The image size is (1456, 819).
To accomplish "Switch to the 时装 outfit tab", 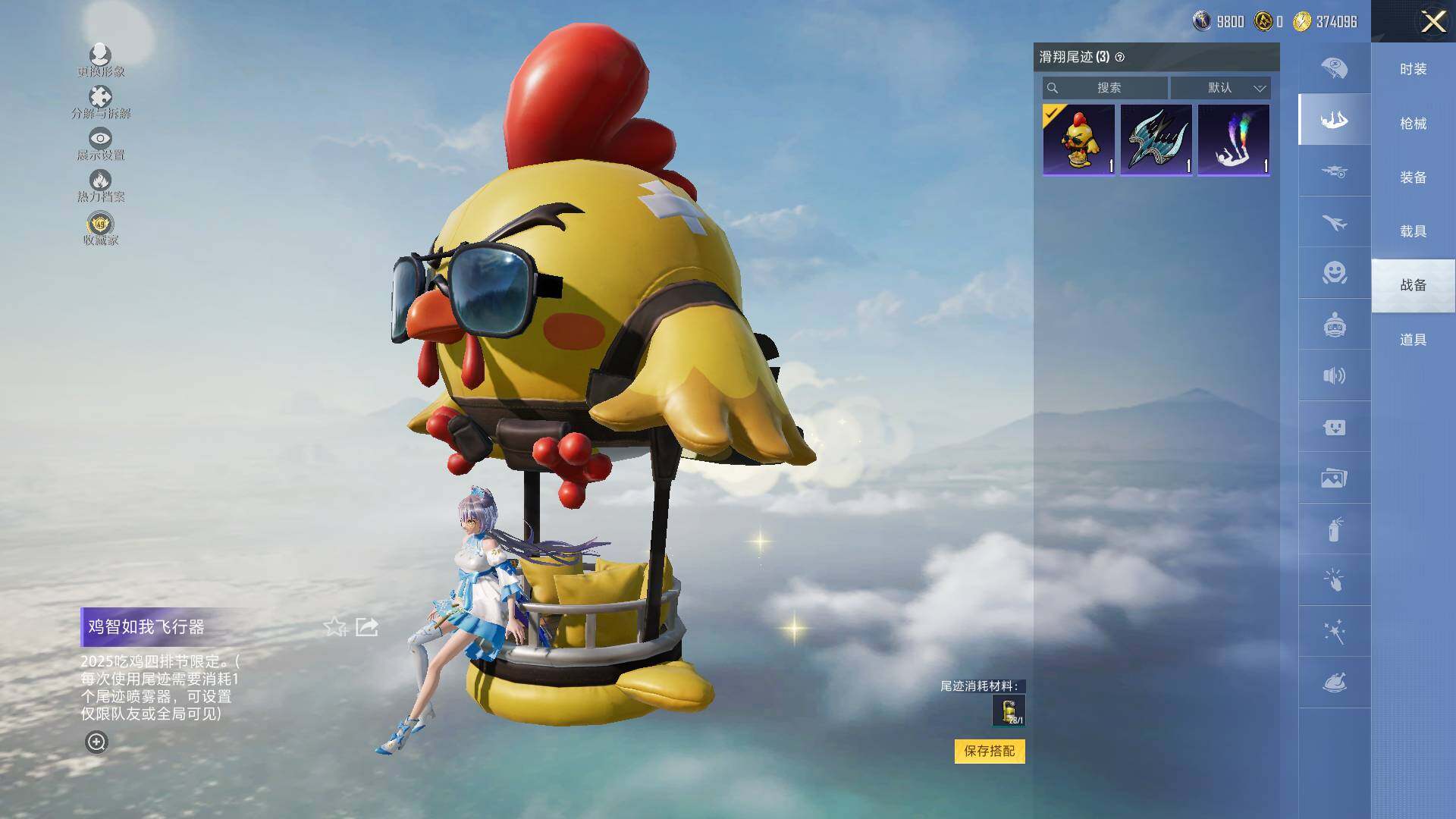I will (x=1413, y=69).
